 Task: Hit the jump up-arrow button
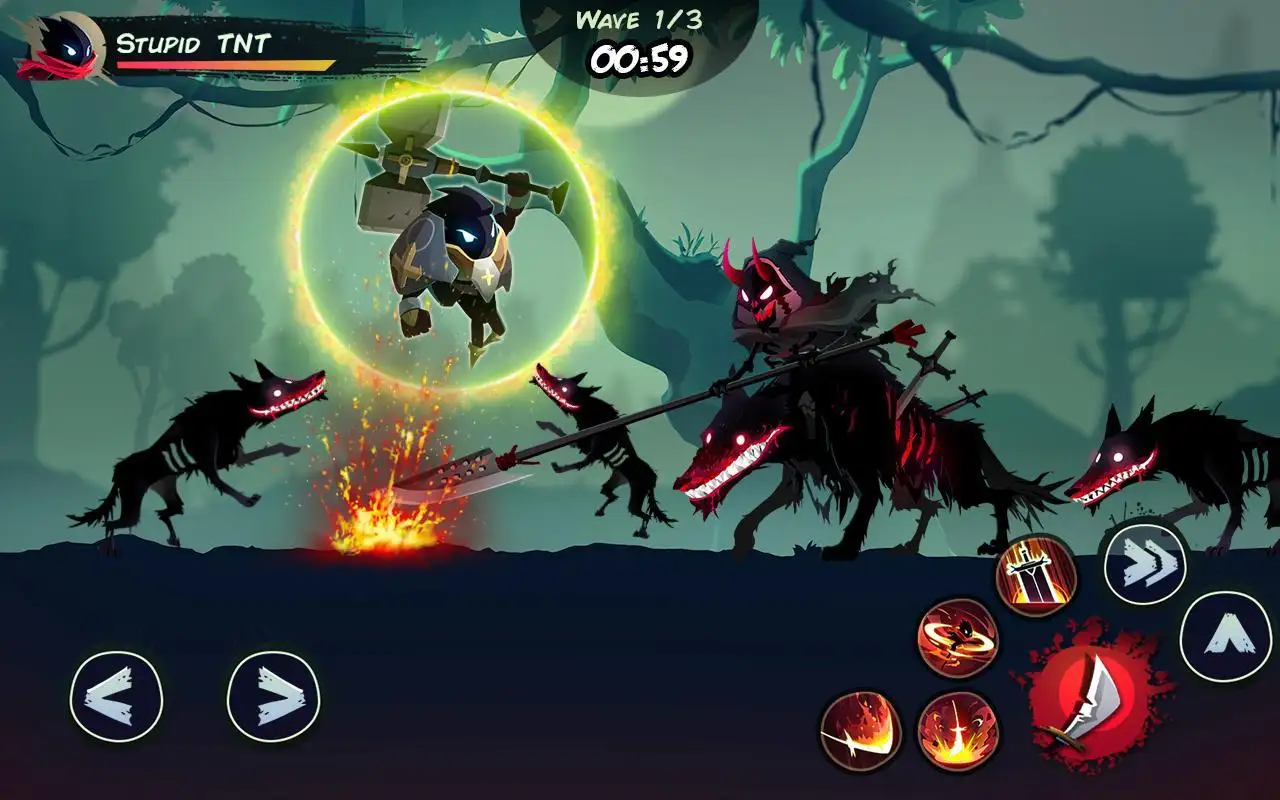click(1225, 637)
